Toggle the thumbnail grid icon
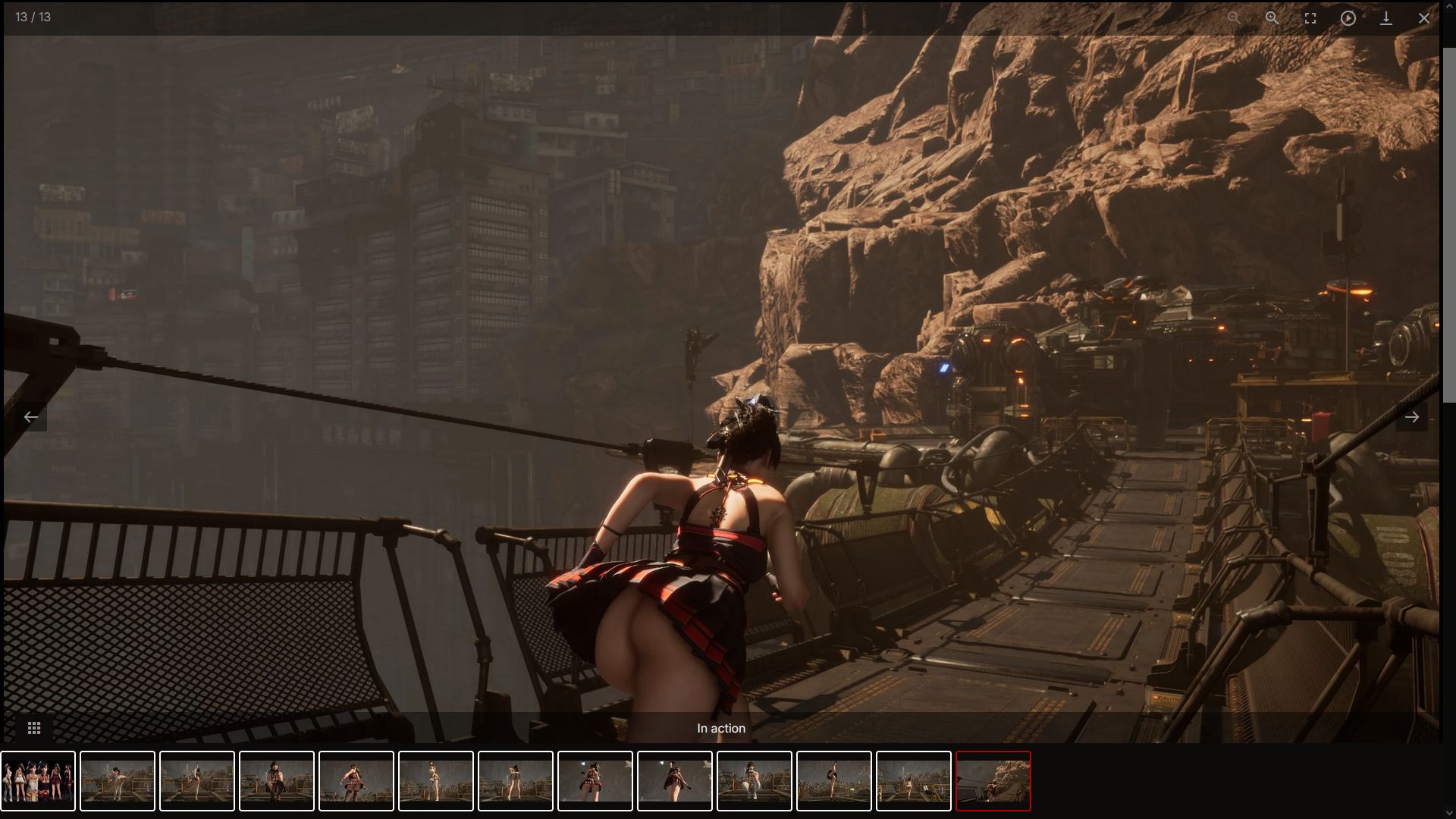 click(x=34, y=728)
